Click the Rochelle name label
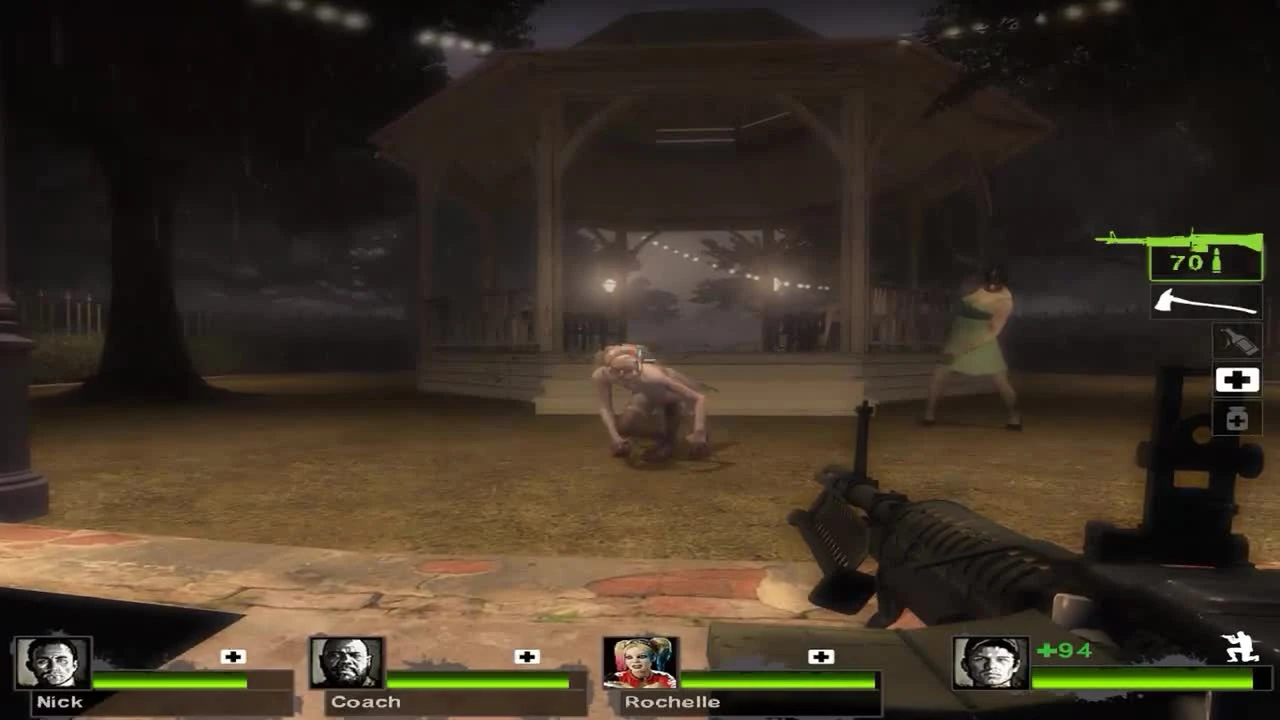 click(x=671, y=703)
